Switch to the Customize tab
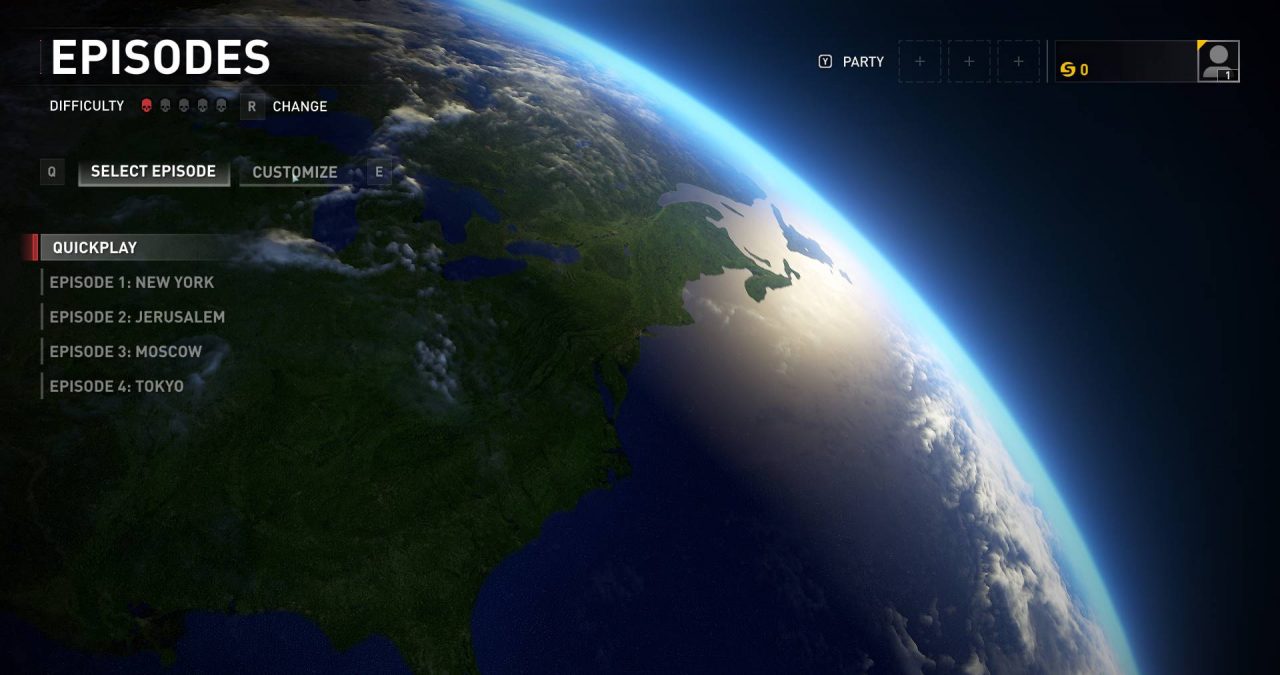 tap(294, 172)
